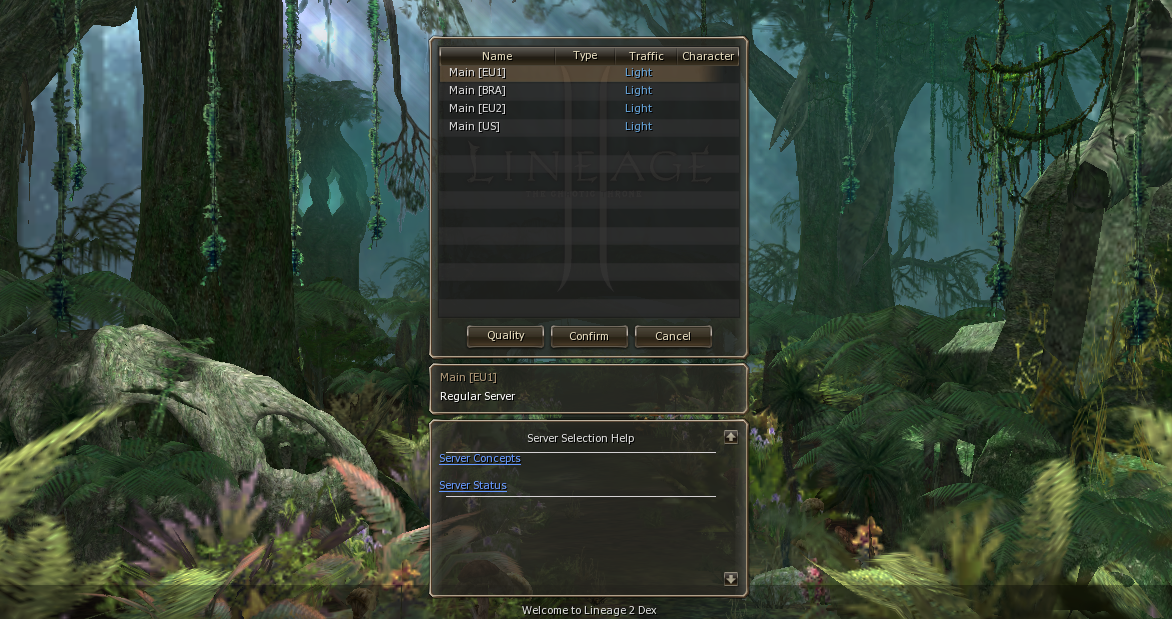
Task: Sort server list by Name column
Action: tap(497, 56)
